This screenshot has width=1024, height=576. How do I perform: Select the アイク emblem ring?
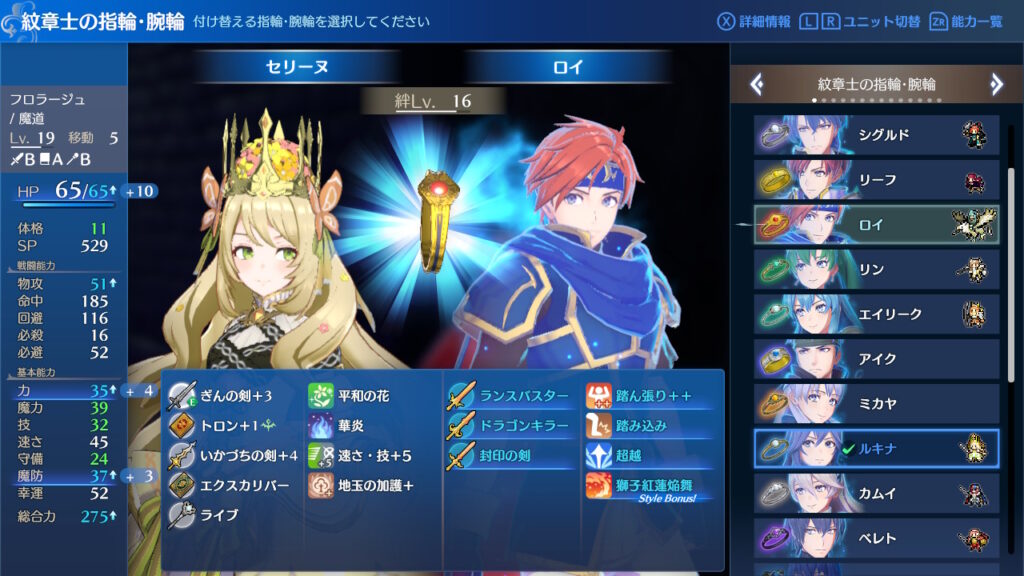tap(876, 359)
